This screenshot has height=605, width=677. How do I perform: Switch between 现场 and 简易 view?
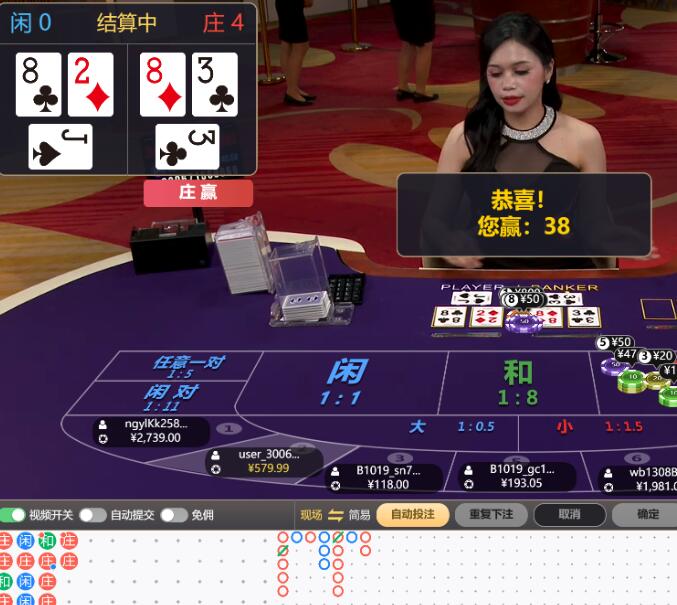[335, 515]
